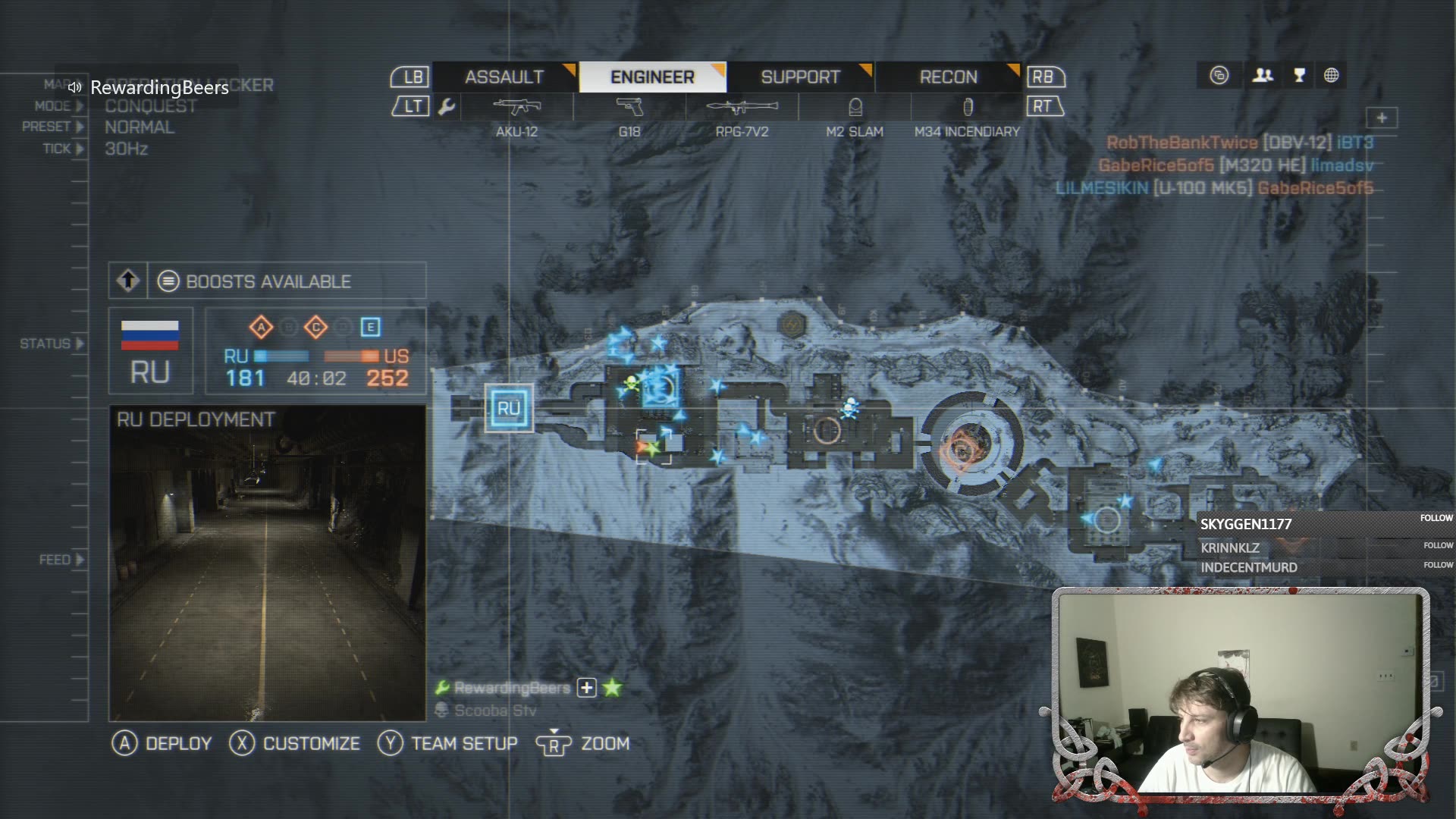
Task: Choose the Support class tab
Action: [800, 77]
